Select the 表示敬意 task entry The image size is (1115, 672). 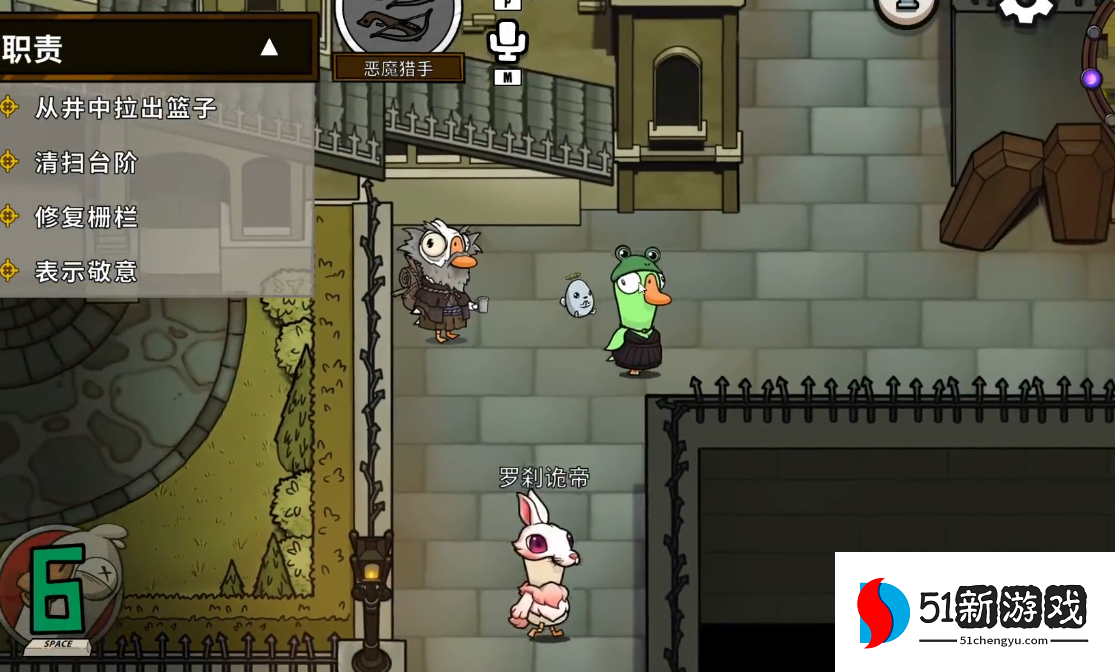point(86,271)
